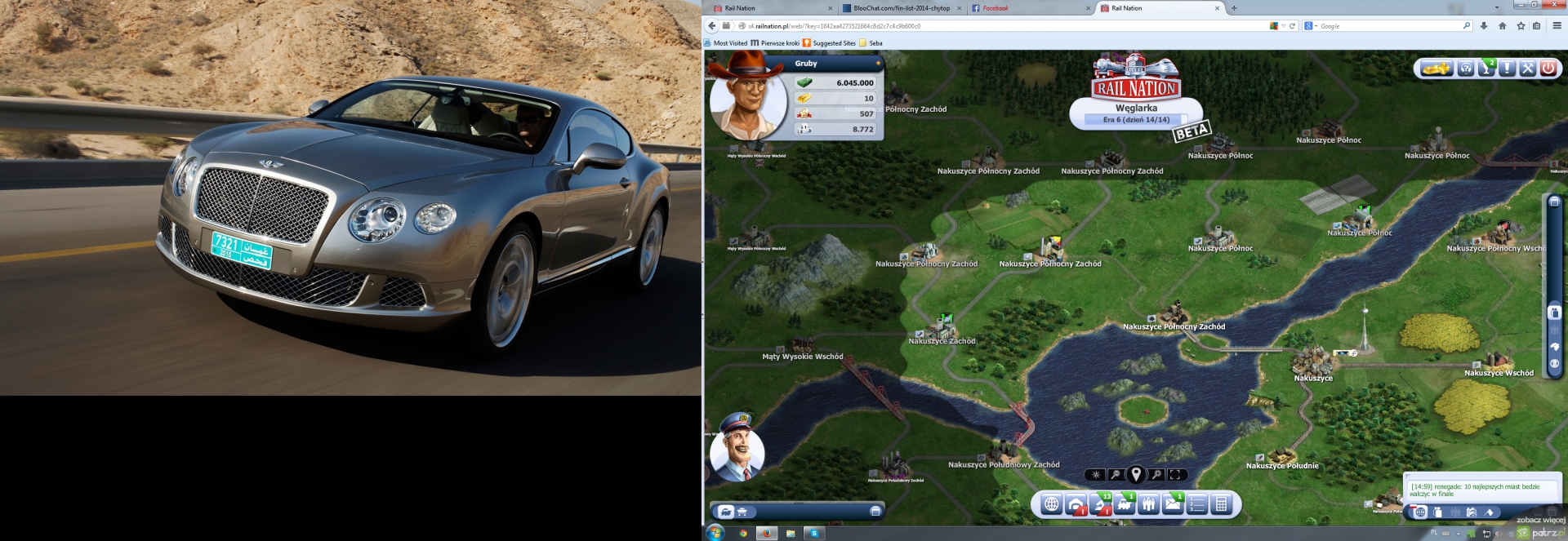Open settings with the wrench and hammer icon

(1527, 69)
